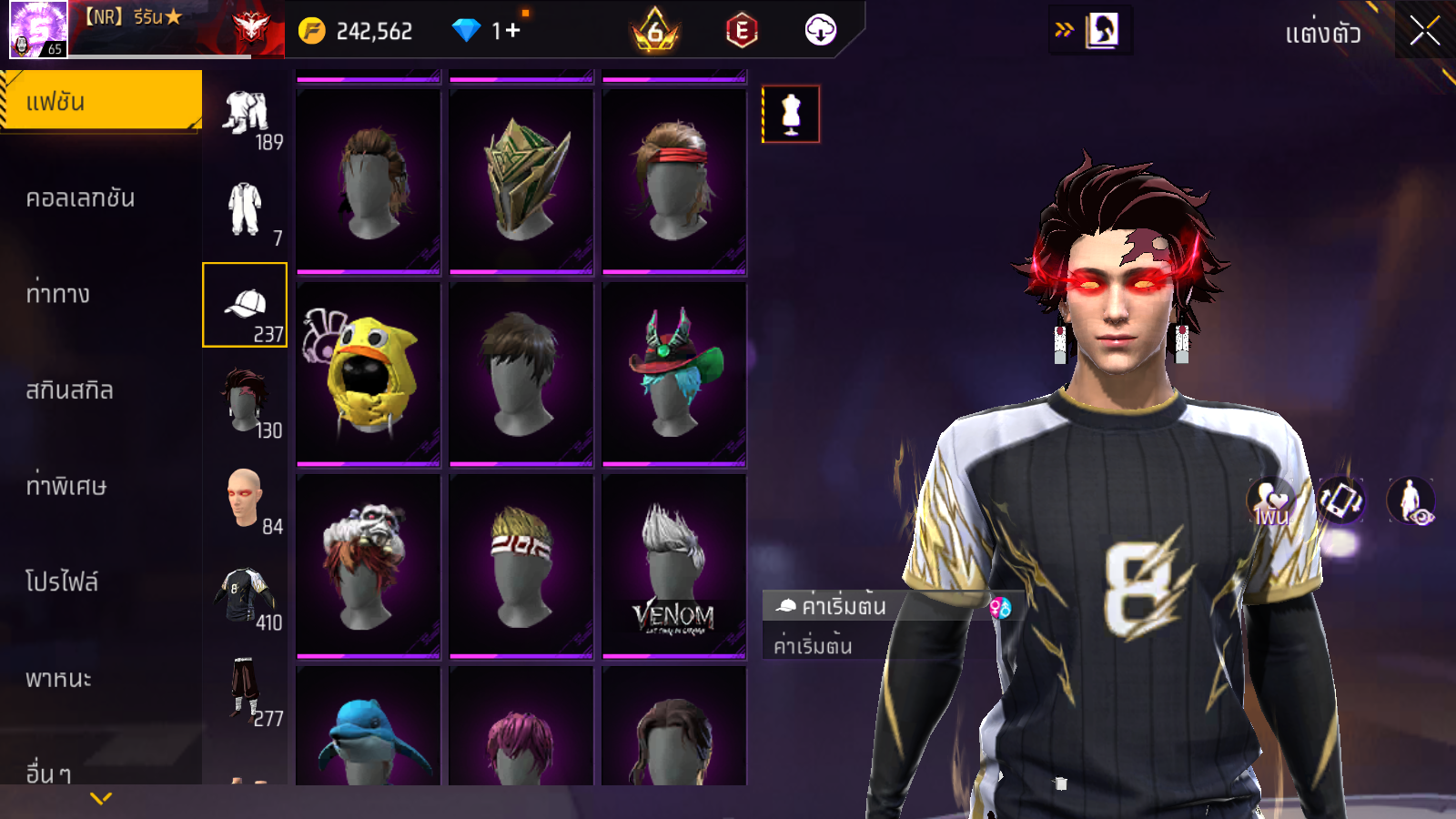This screenshot has height=819, width=1456.
Task: Tap the cloud download icon
Action: click(820, 31)
